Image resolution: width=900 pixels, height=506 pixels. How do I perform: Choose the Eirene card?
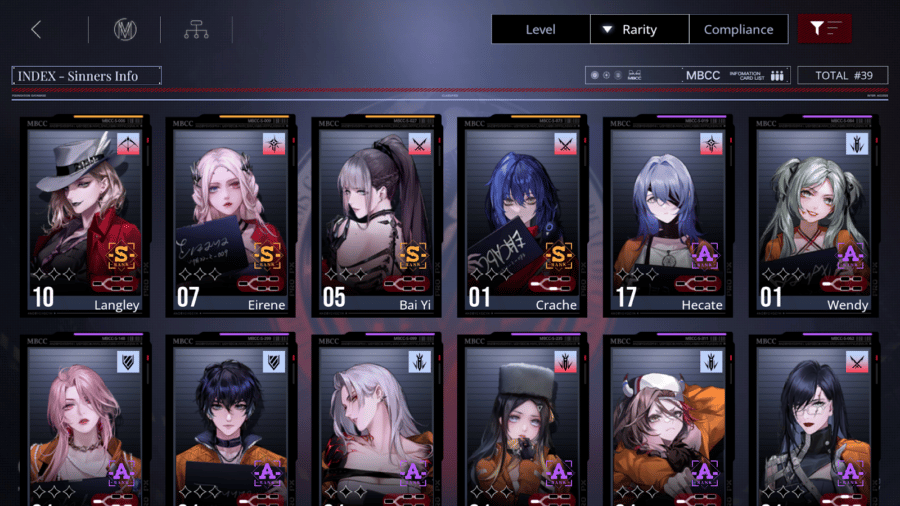(x=232, y=215)
